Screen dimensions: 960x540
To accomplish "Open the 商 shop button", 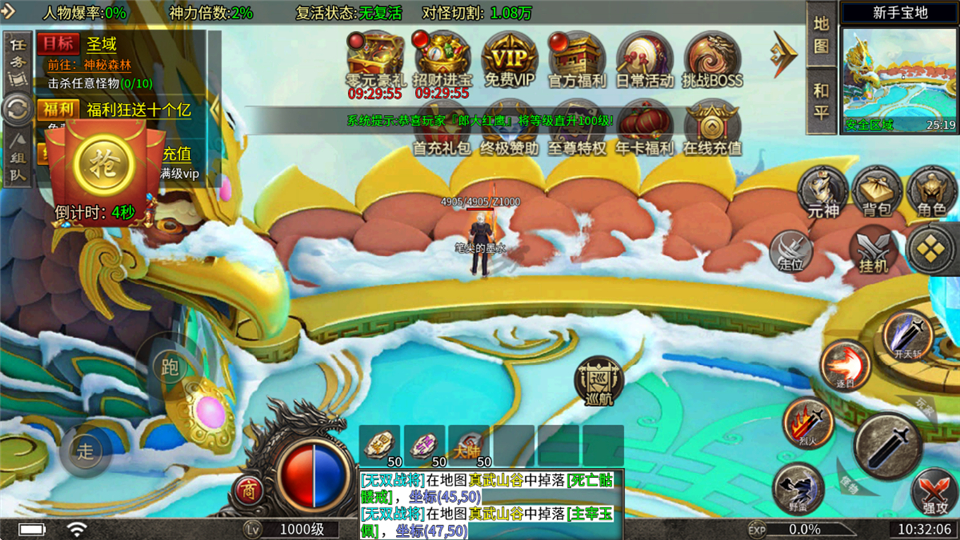I will pos(247,490).
